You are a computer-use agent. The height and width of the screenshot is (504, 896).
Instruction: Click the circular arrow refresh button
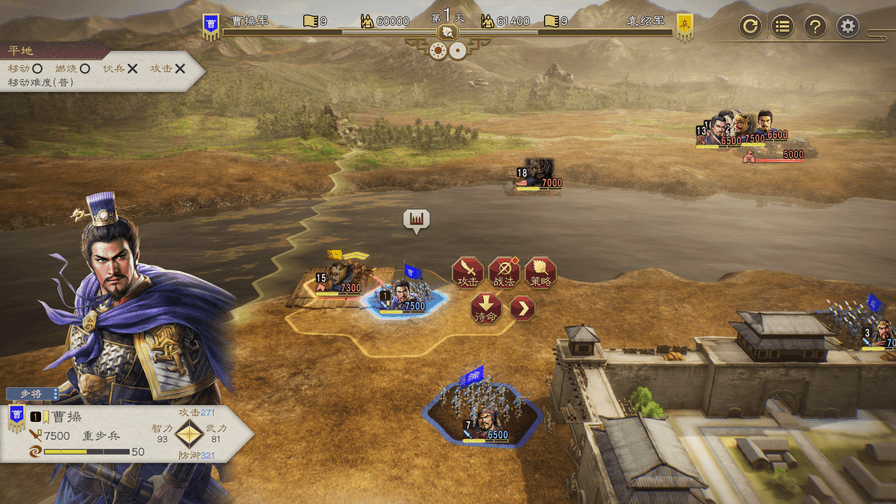(x=750, y=26)
